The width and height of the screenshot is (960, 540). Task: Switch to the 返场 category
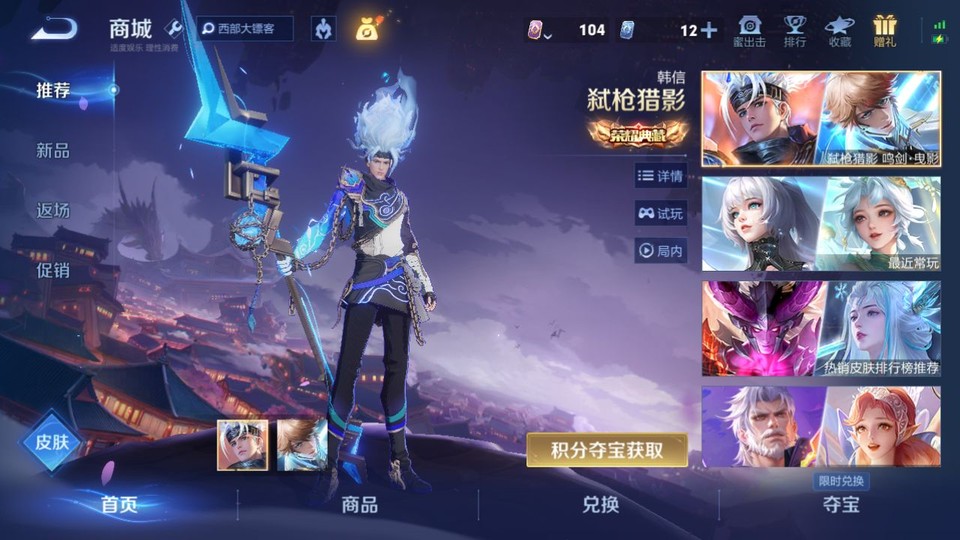53,210
